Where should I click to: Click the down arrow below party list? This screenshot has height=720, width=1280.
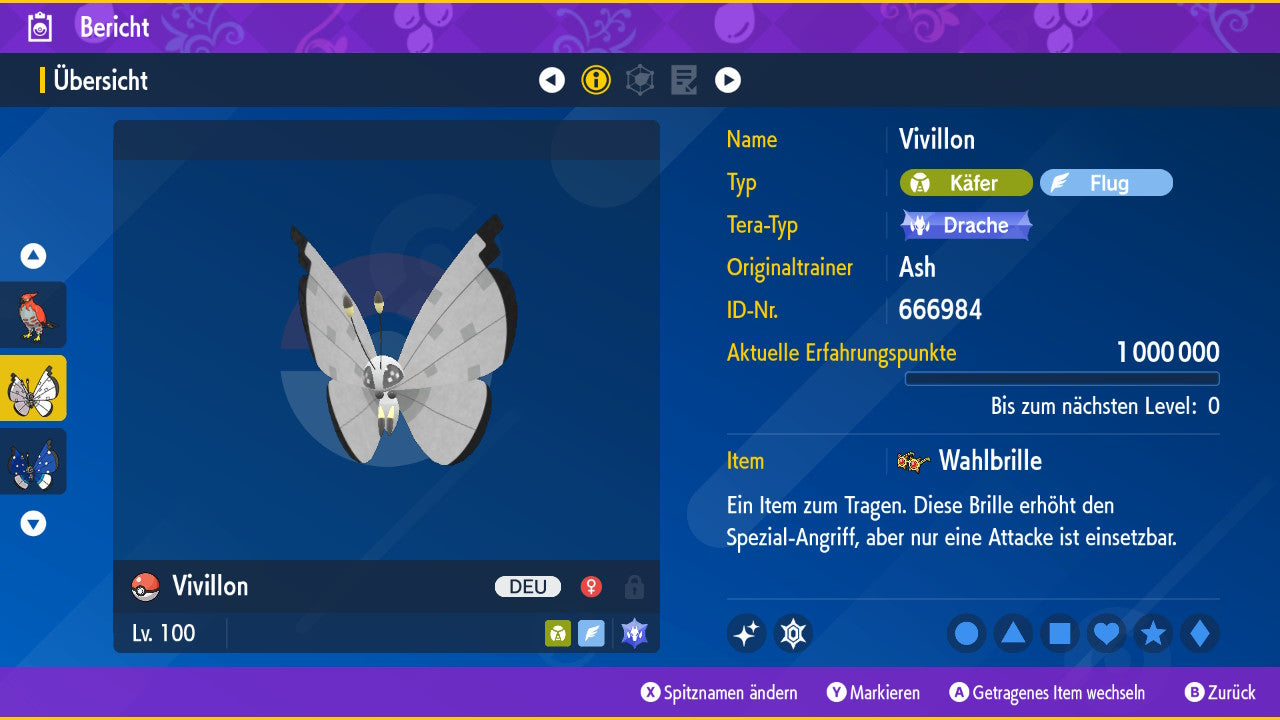(33, 523)
